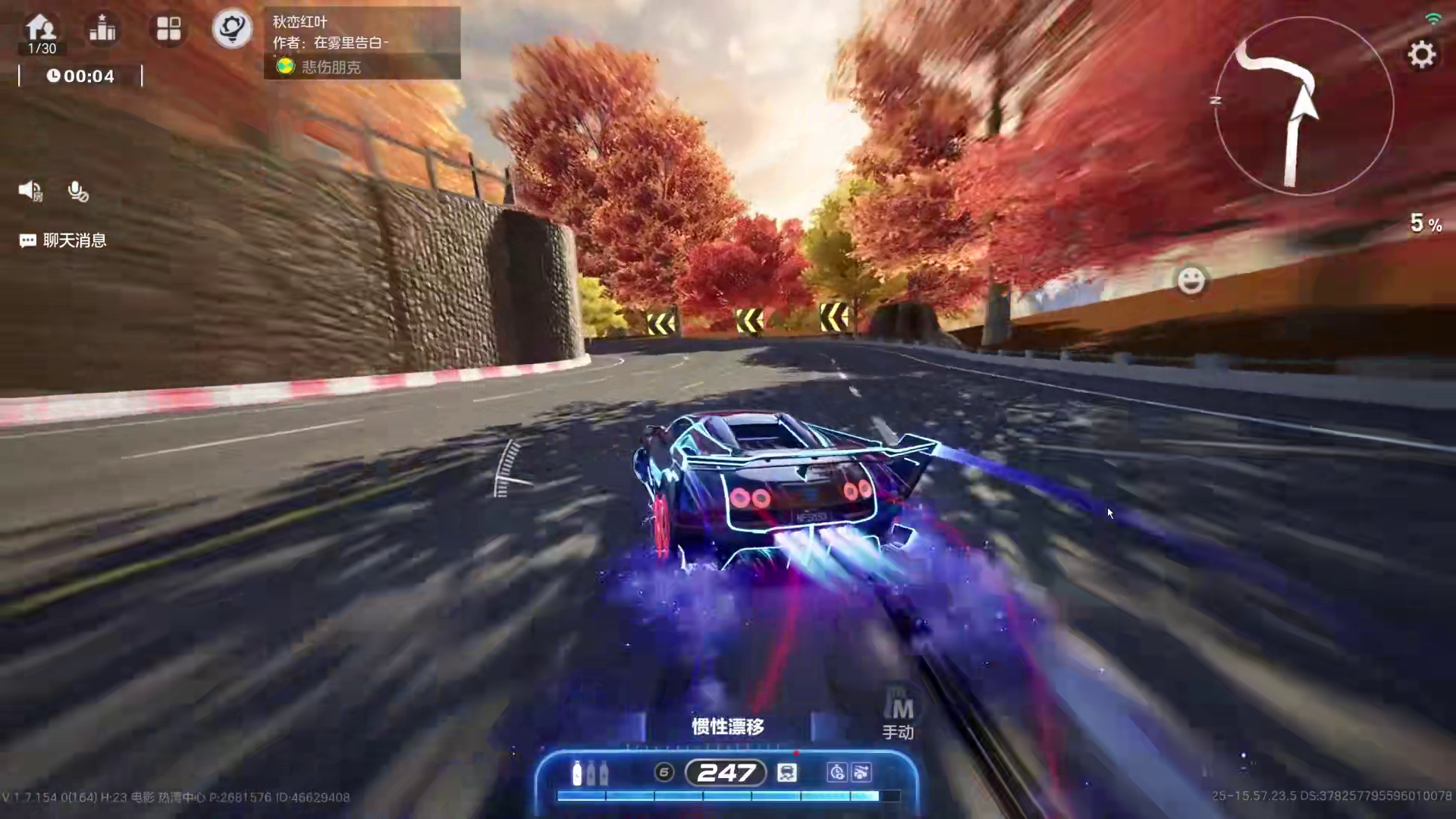This screenshot has width=1456, height=819.
Task: Click the drifting car icon beside speed
Action: tap(787, 773)
